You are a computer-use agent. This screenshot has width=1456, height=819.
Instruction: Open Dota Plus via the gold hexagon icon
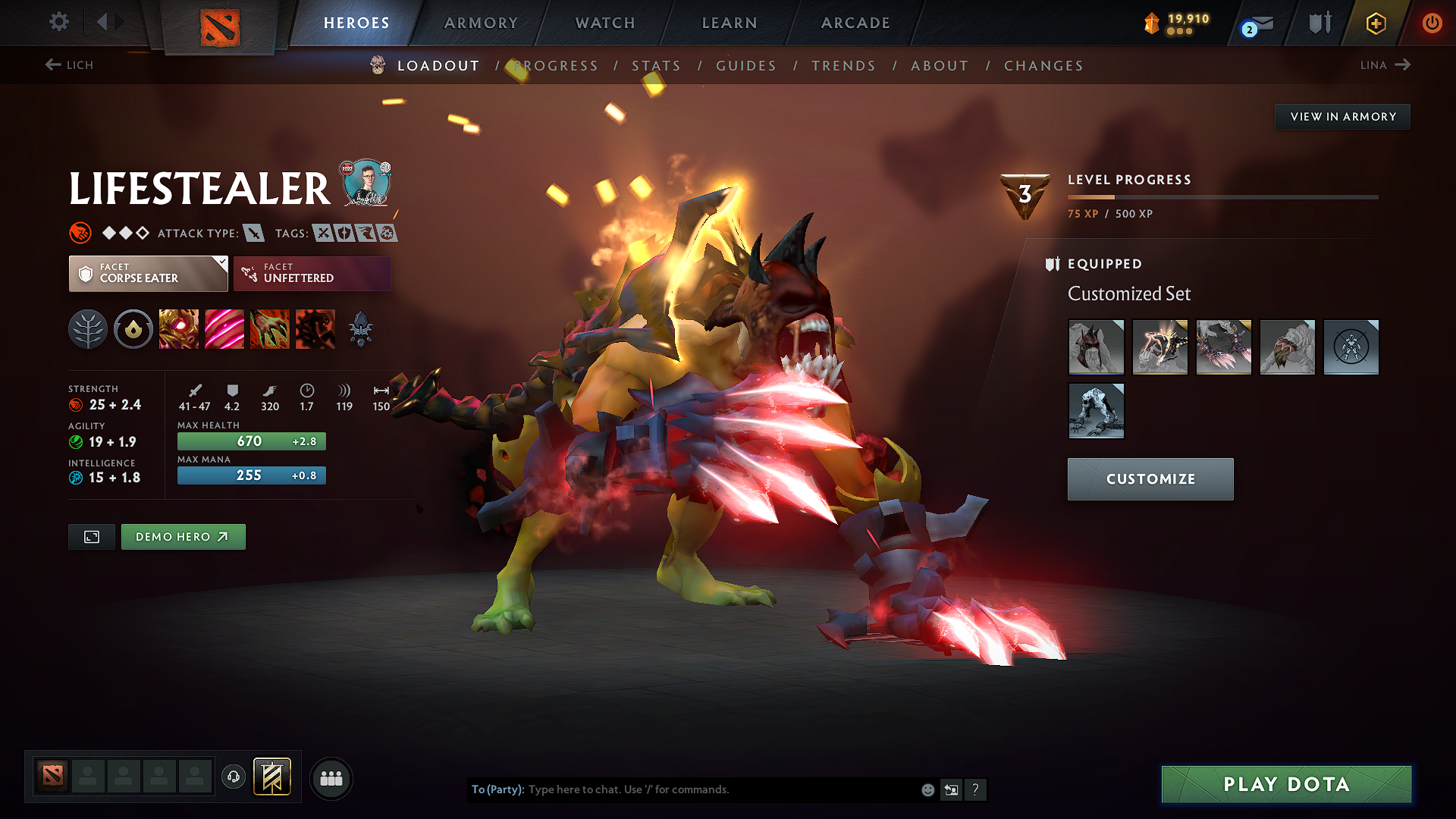click(1376, 24)
